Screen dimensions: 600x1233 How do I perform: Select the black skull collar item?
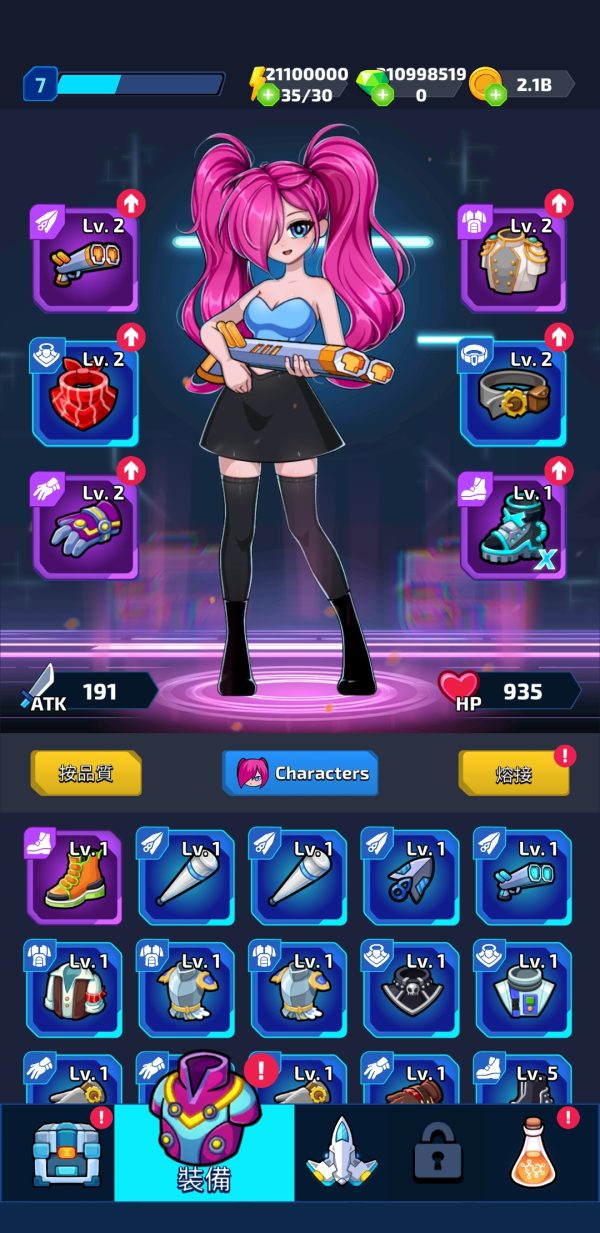pyautogui.click(x=410, y=989)
